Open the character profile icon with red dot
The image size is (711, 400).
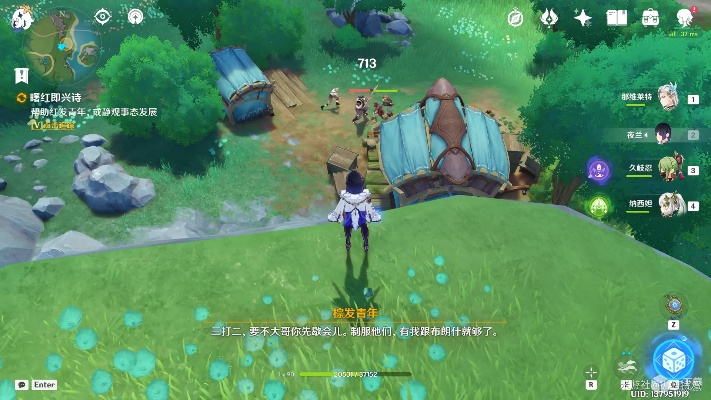pos(685,17)
